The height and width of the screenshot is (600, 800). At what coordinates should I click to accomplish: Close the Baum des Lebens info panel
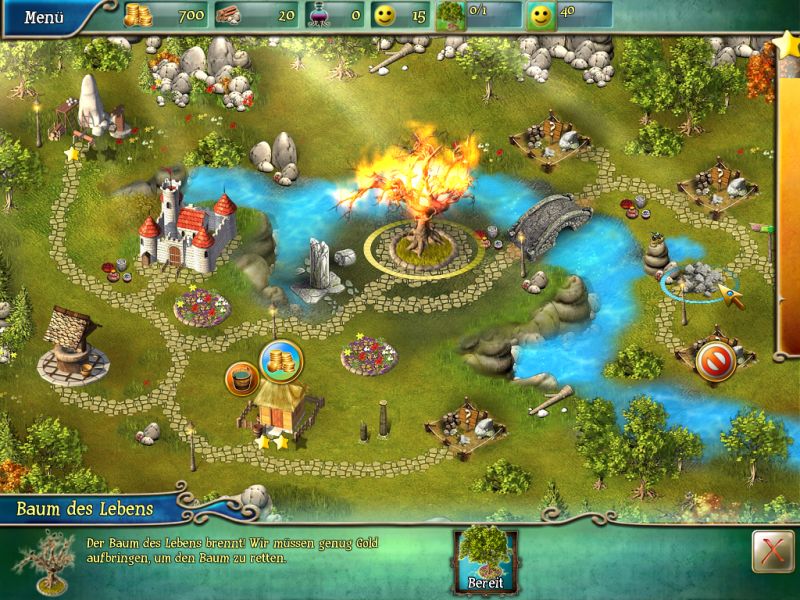pos(767,551)
